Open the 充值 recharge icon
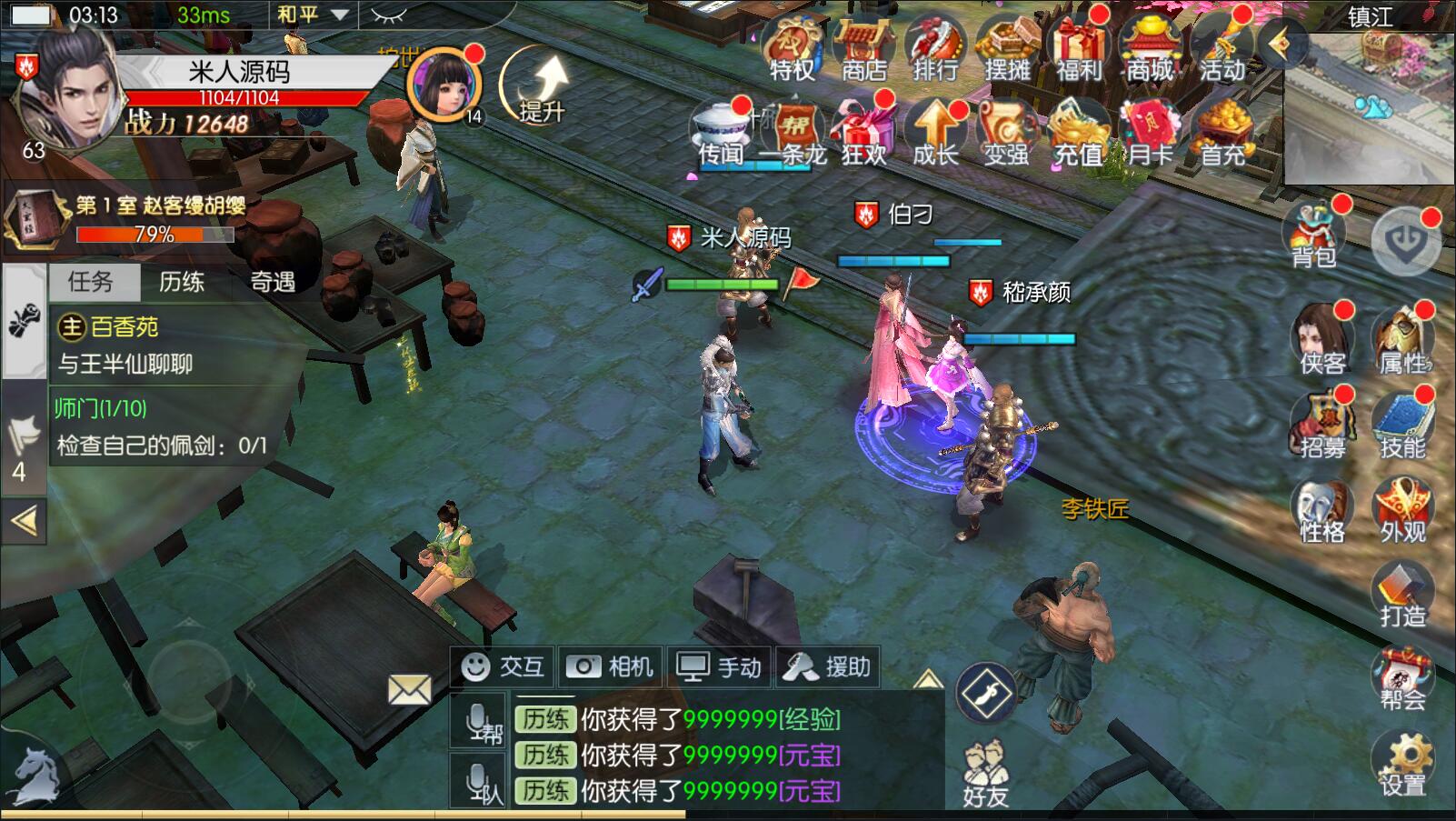 coord(1078,135)
